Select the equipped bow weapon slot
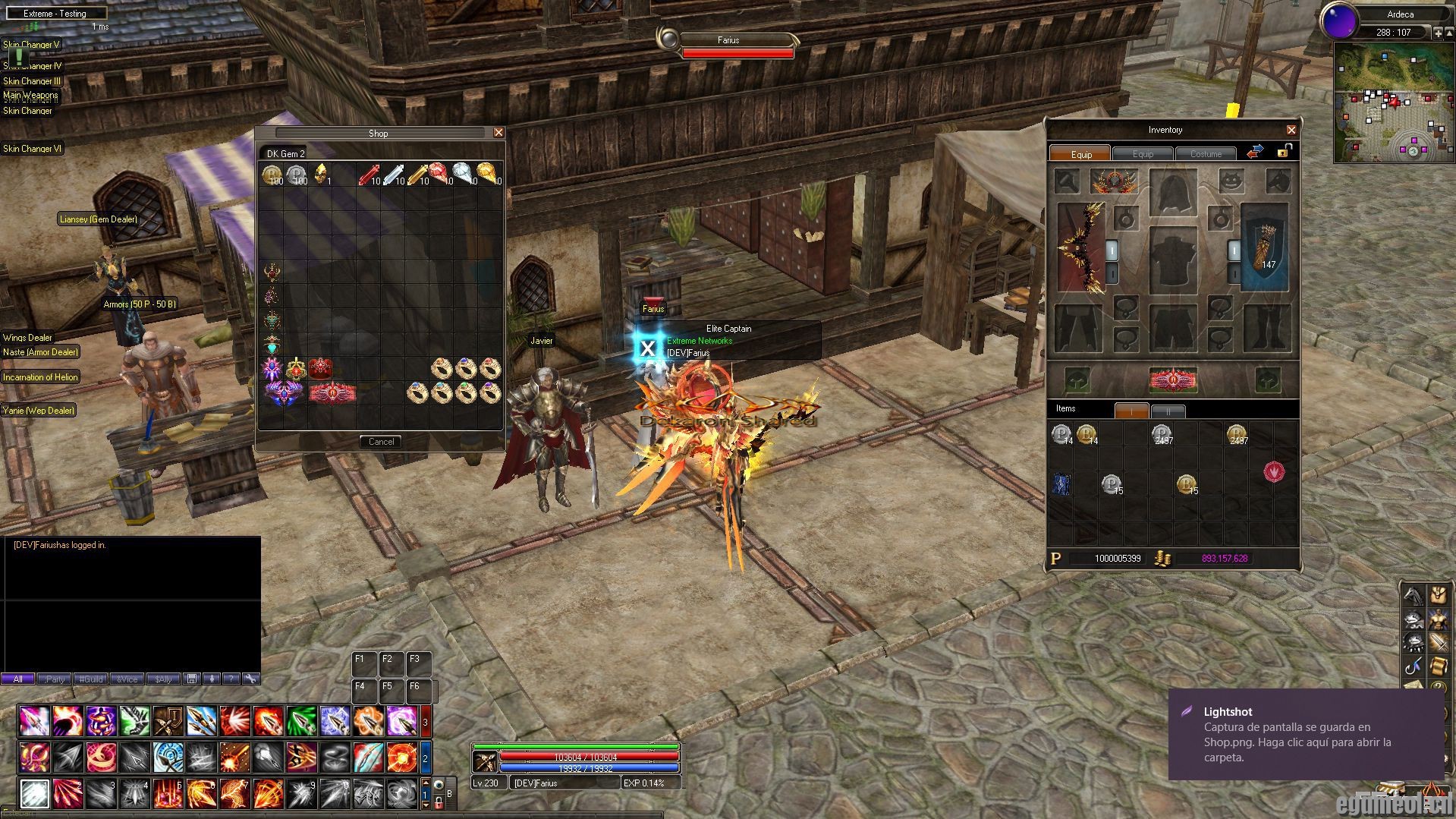Viewport: 1456px width, 819px height. pos(1081,248)
